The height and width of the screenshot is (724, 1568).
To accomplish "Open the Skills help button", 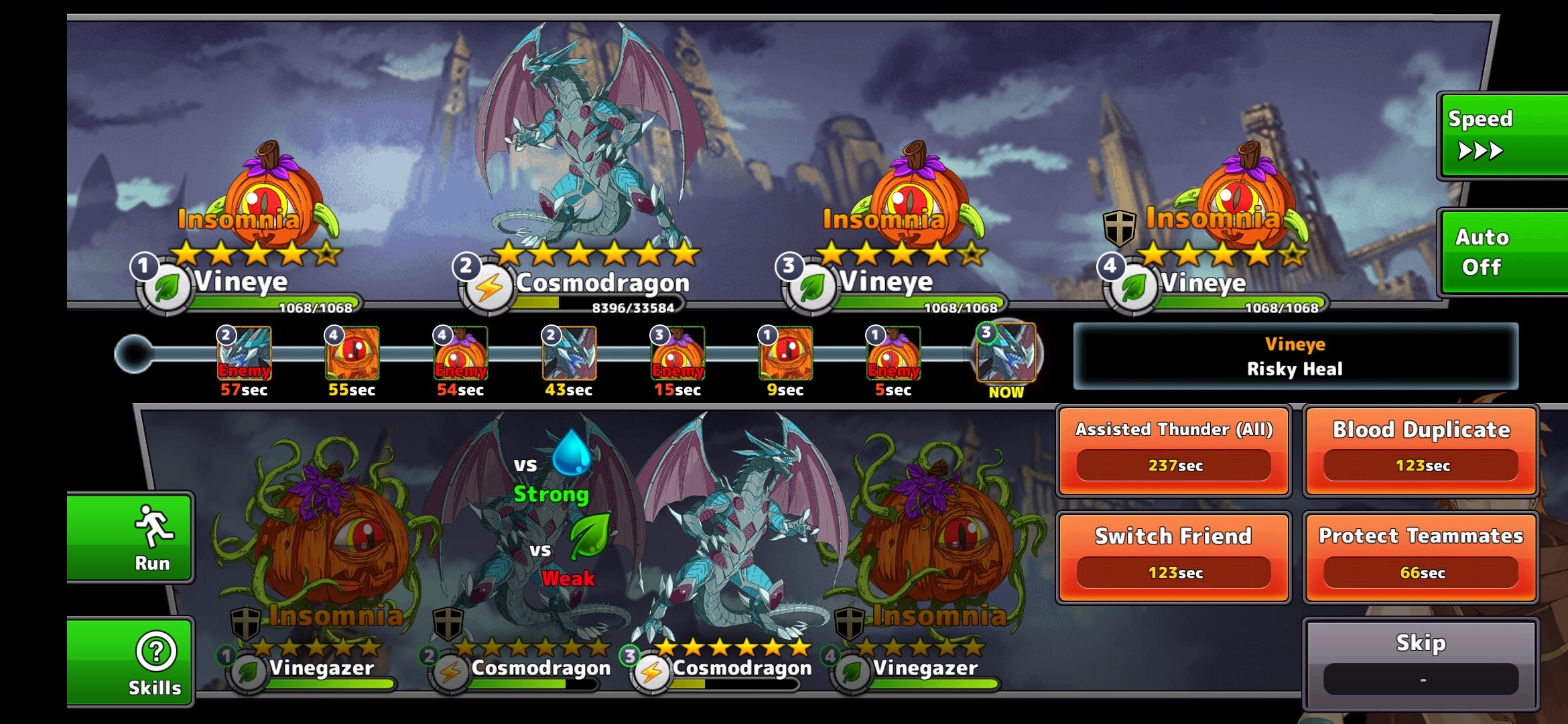I will coord(131,662).
